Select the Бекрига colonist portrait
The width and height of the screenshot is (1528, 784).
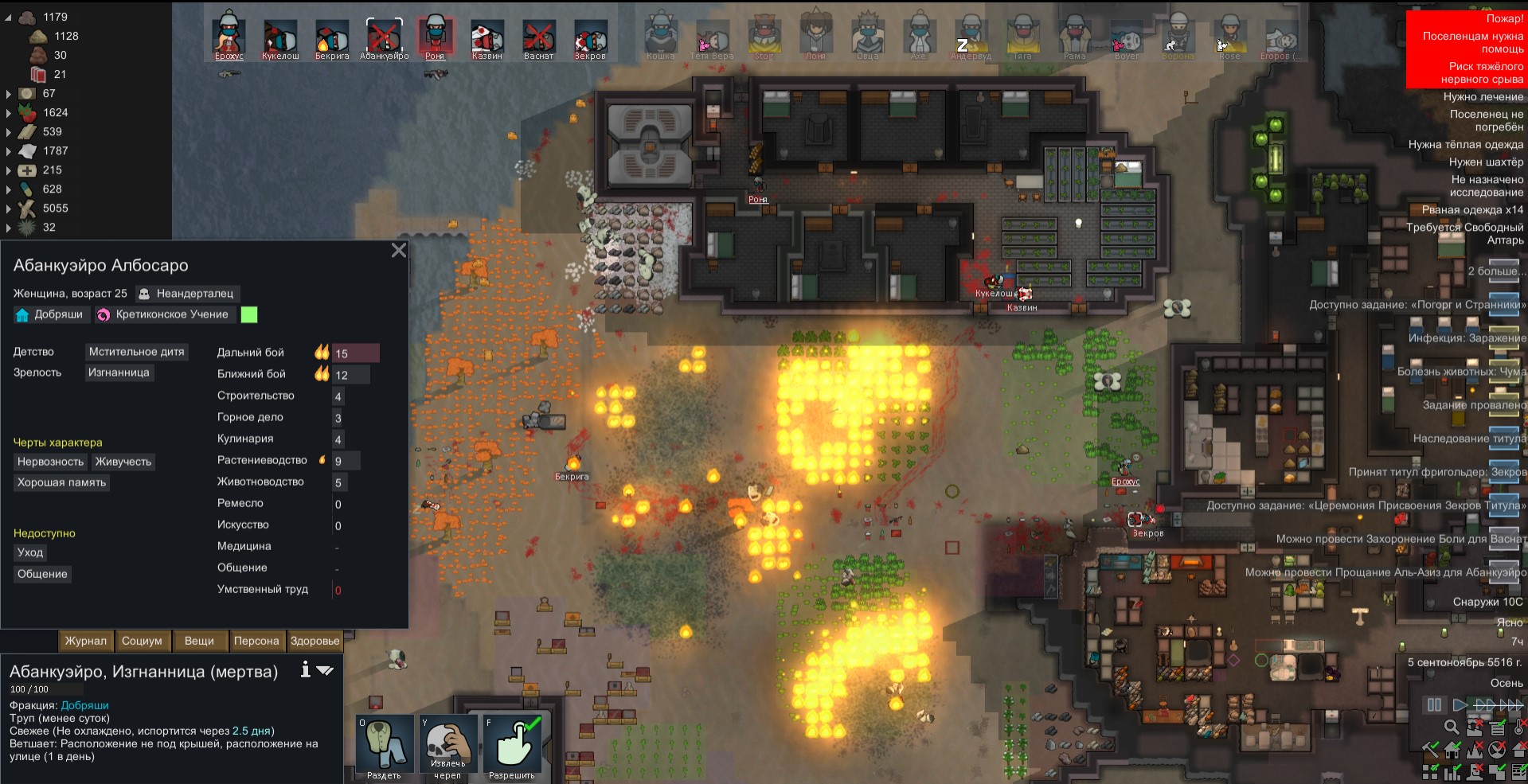point(332,37)
